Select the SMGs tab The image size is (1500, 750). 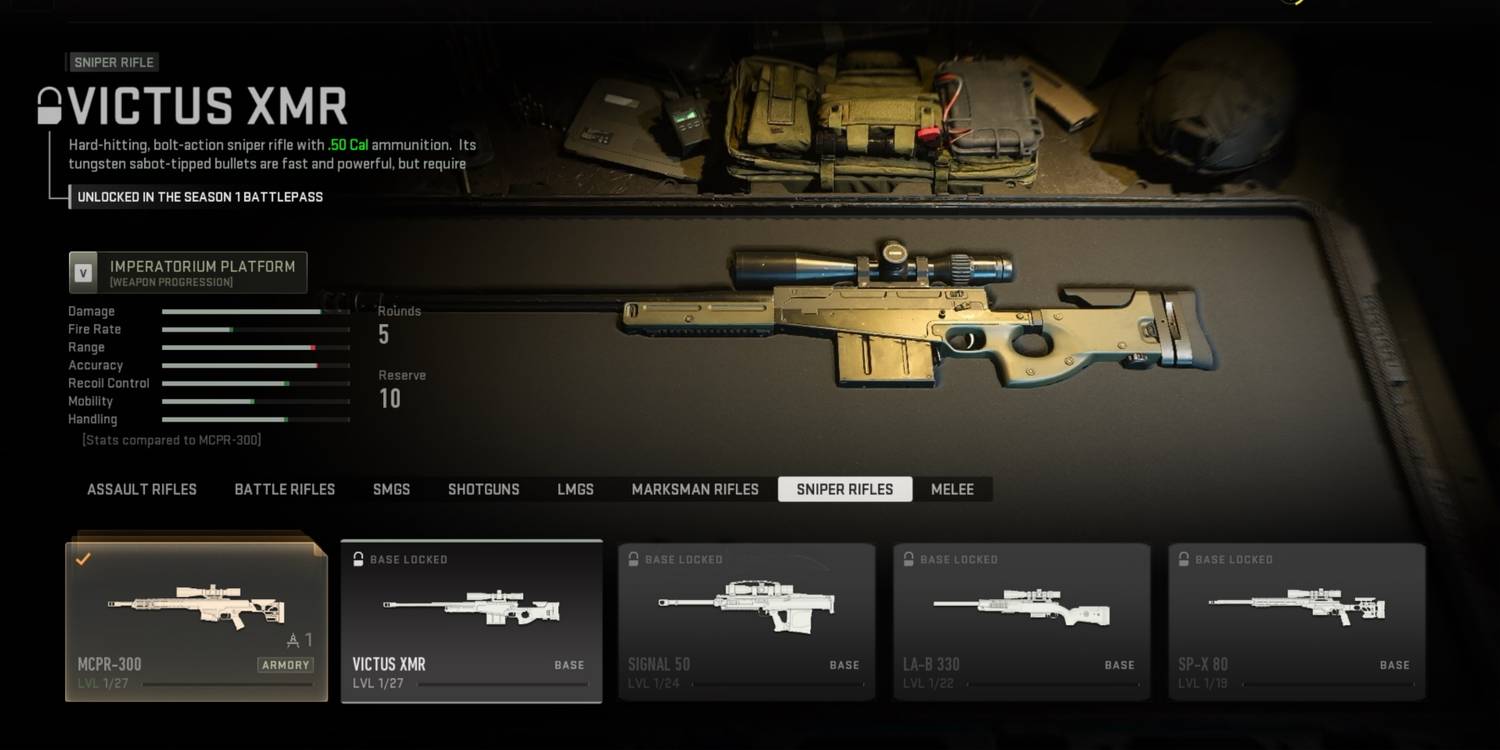pos(391,489)
